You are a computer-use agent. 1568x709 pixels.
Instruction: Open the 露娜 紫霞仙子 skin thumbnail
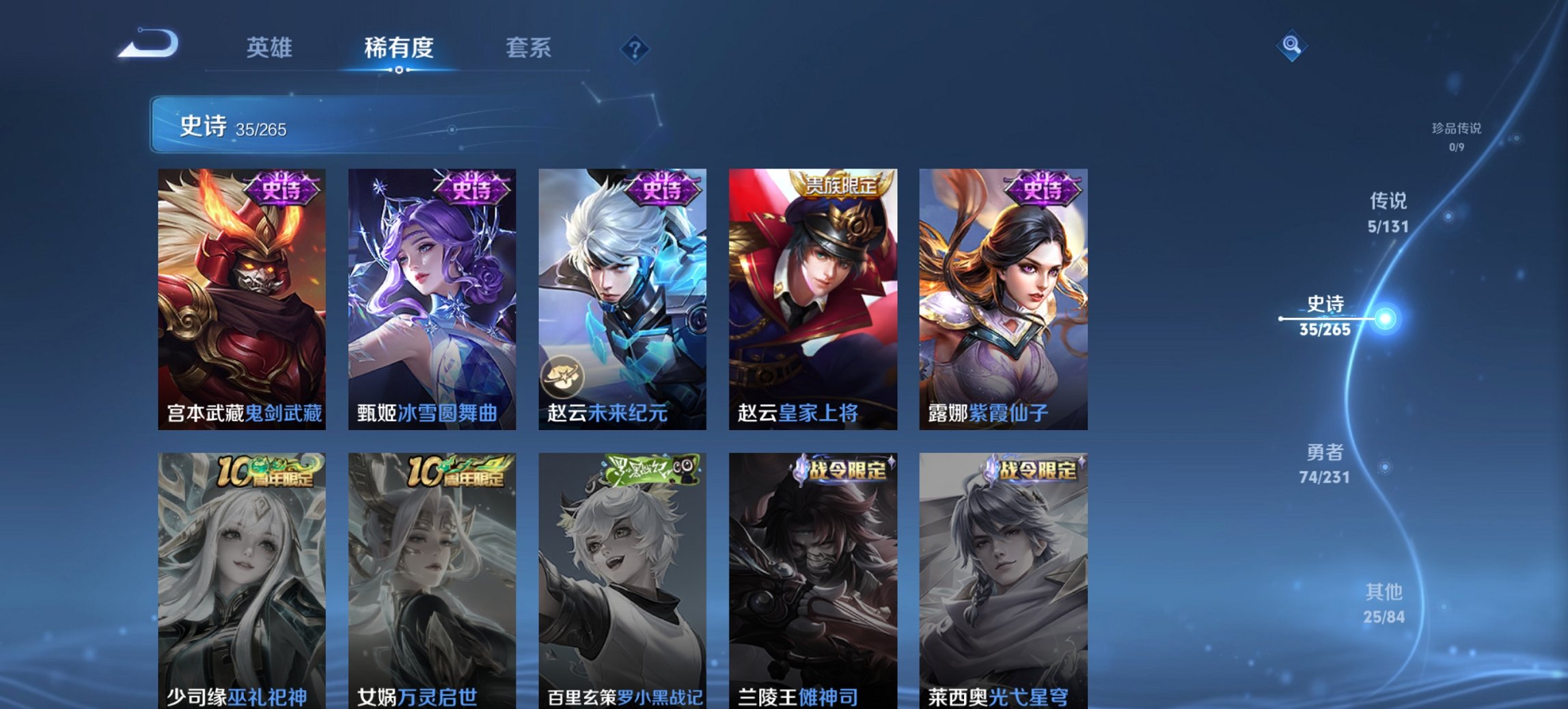1003,294
